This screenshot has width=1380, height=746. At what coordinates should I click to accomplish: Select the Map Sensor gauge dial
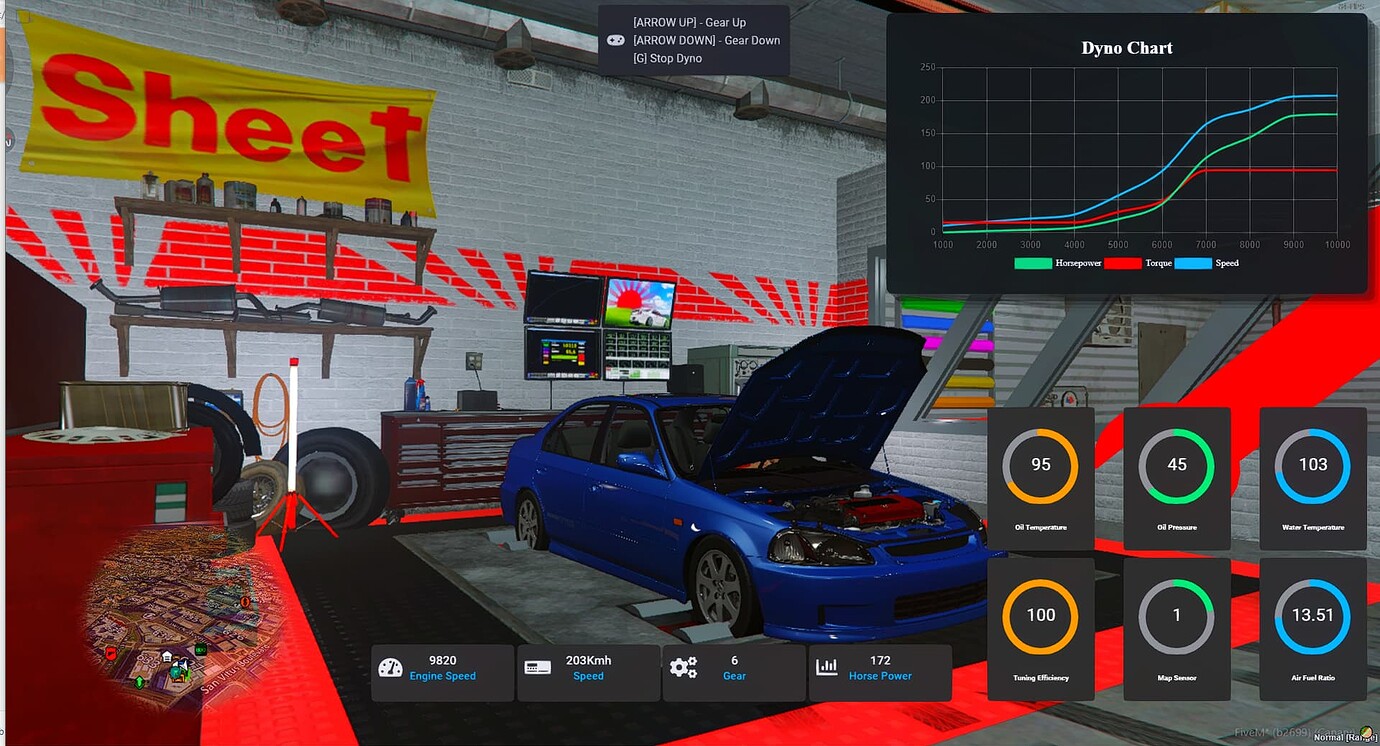1177,615
